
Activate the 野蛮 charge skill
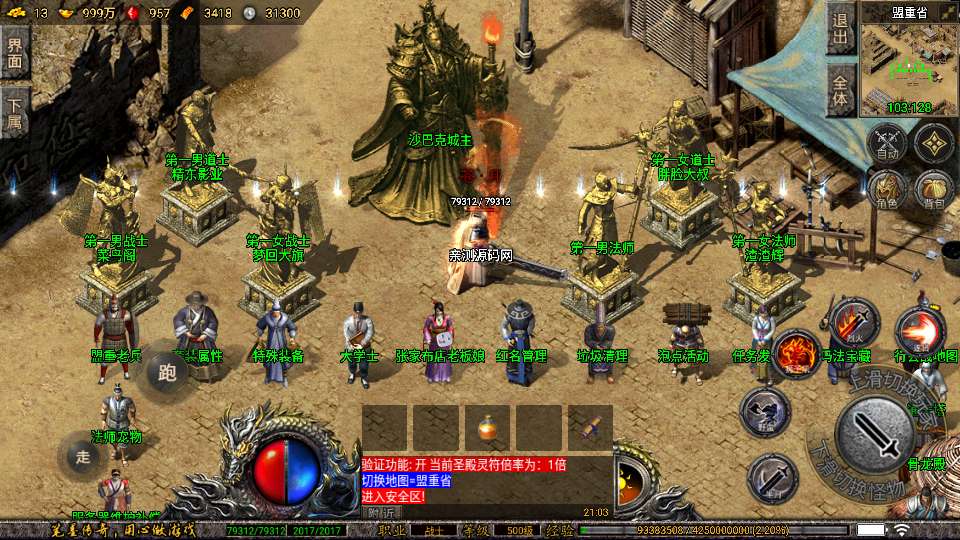click(x=765, y=411)
